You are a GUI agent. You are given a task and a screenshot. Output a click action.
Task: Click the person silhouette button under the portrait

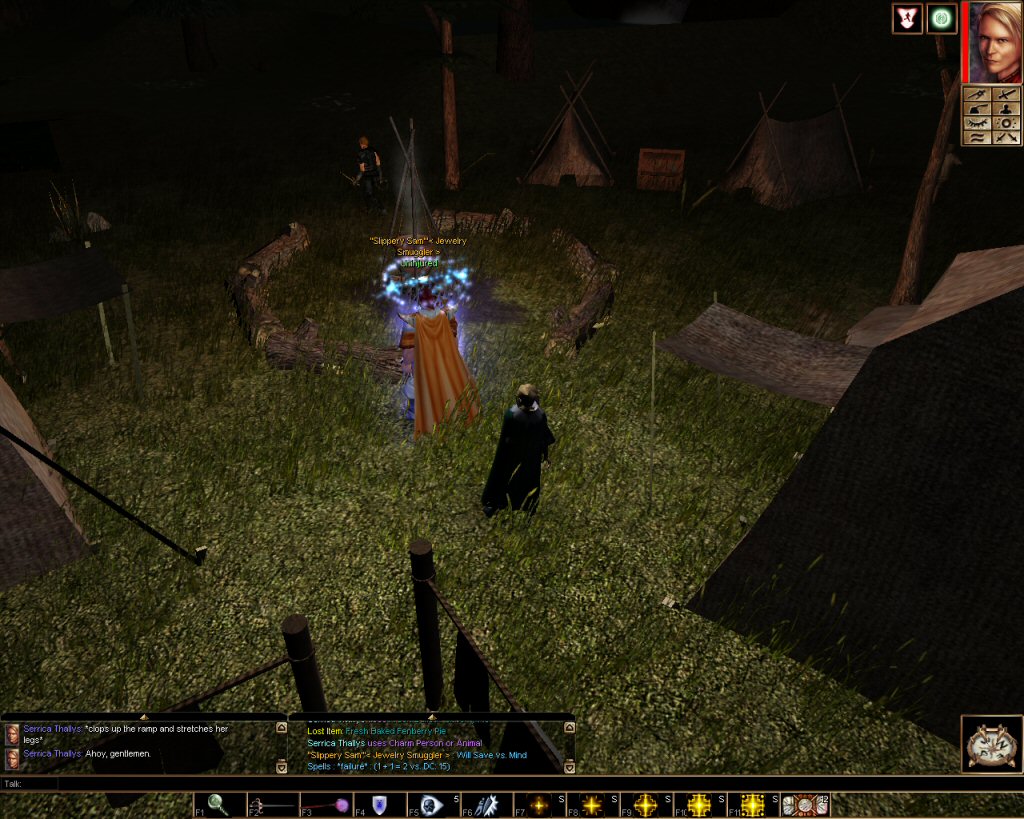click(1006, 109)
